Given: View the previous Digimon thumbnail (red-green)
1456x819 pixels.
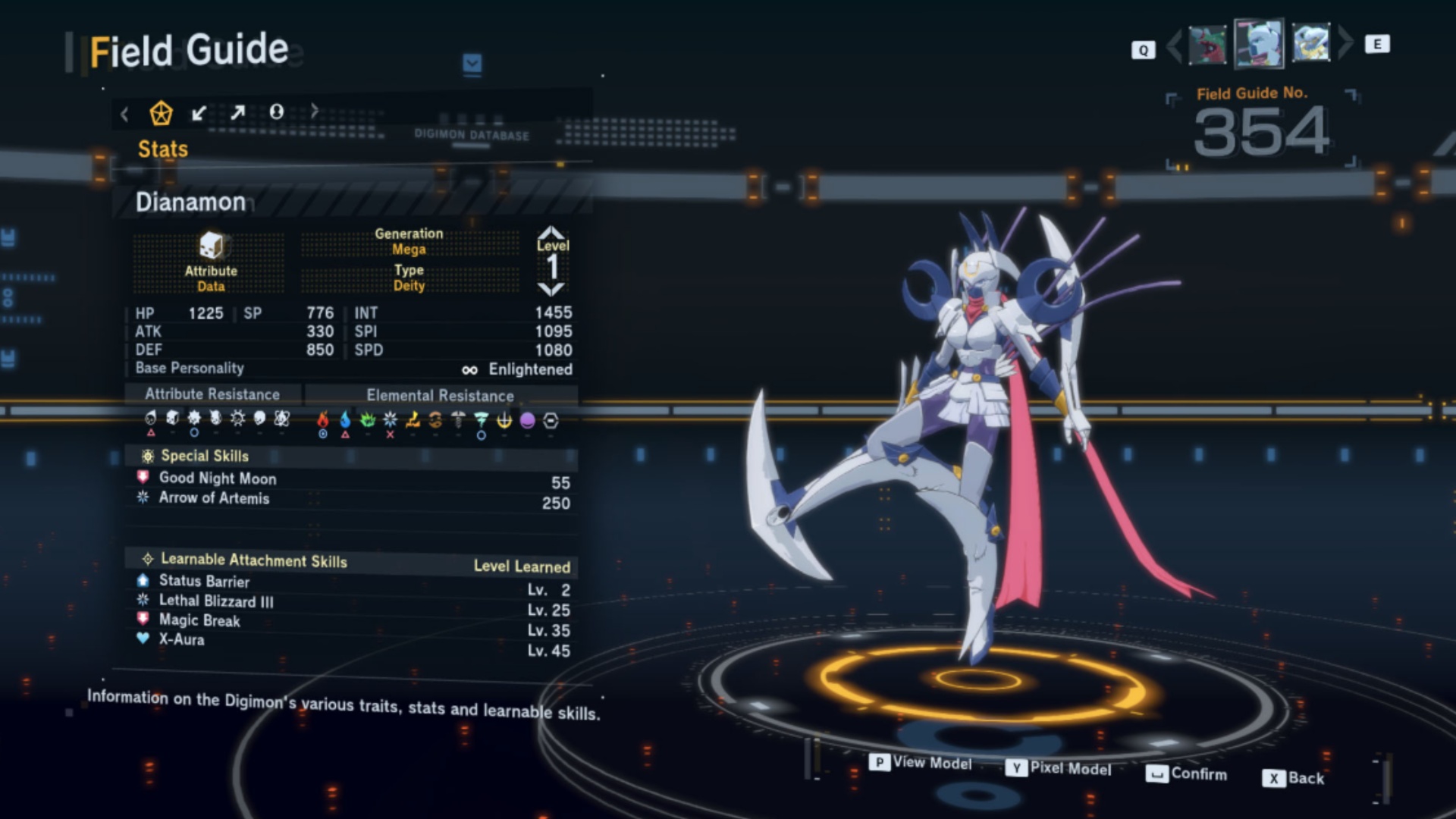Looking at the screenshot, I should (1207, 45).
